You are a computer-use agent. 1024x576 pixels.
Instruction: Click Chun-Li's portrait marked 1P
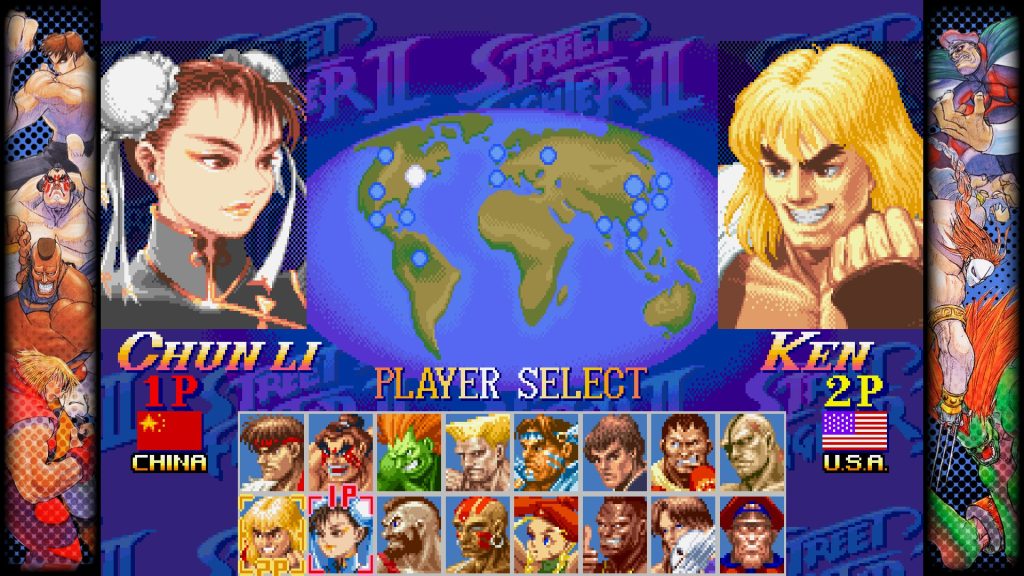(341, 531)
